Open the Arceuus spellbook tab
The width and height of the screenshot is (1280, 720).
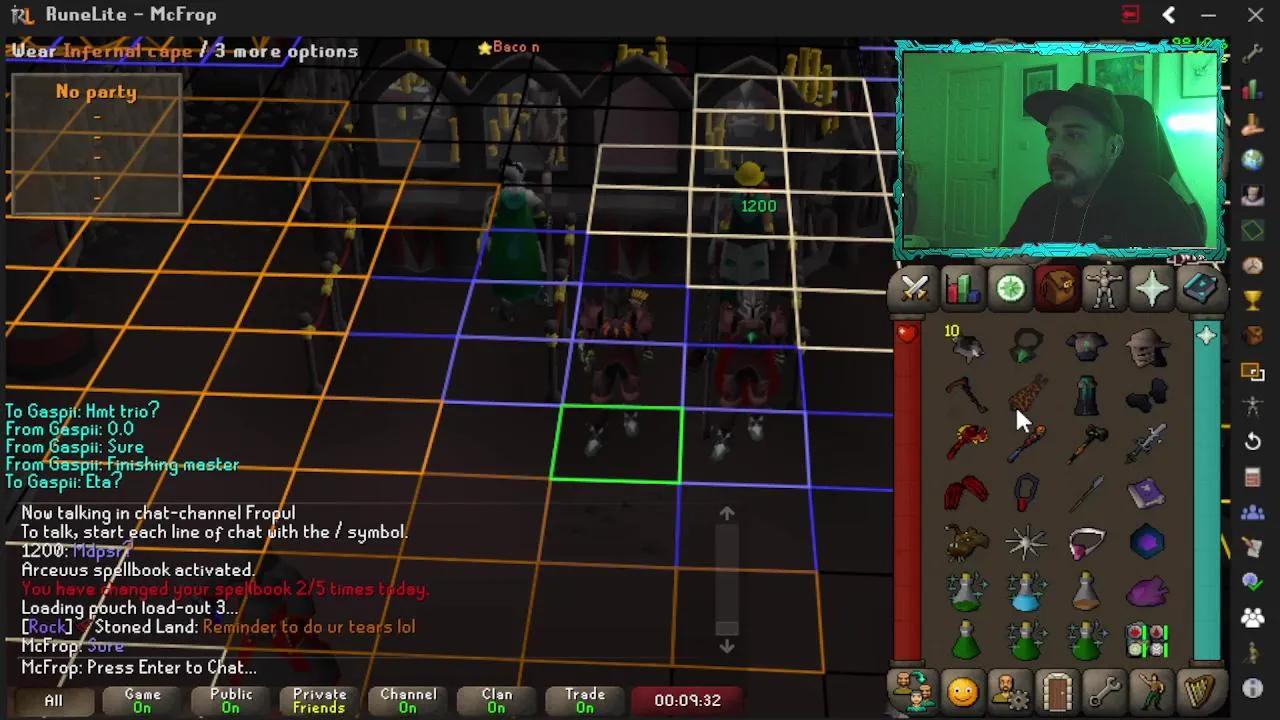1201,288
